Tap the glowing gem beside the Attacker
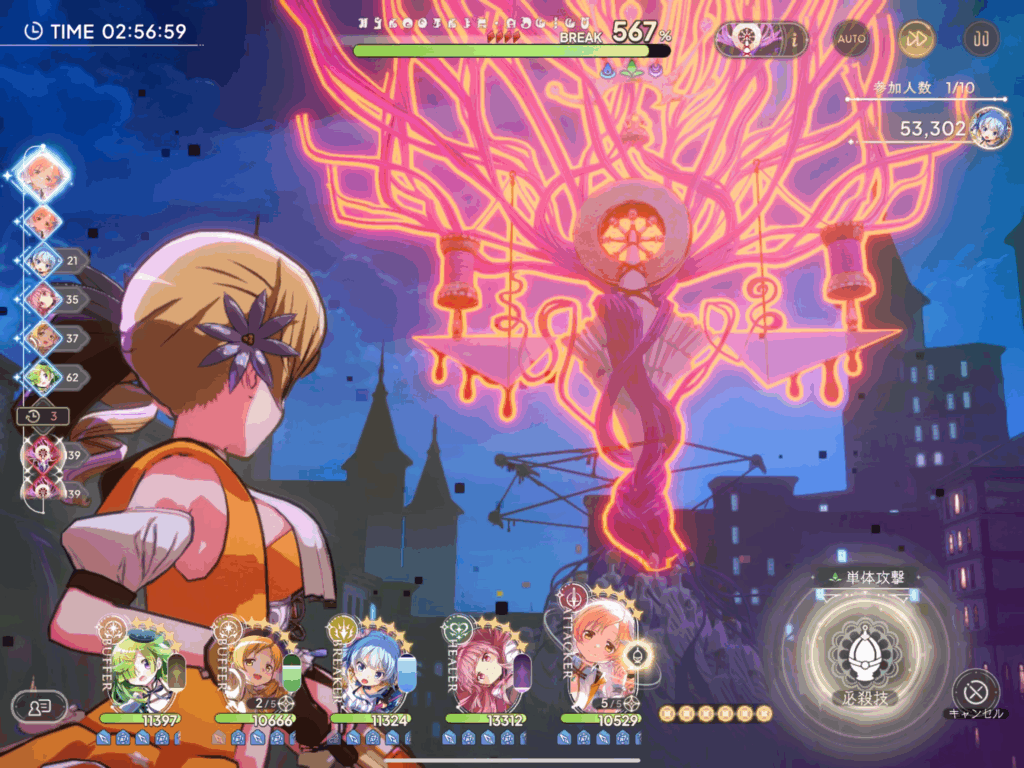This screenshot has width=1024, height=768. (638, 655)
